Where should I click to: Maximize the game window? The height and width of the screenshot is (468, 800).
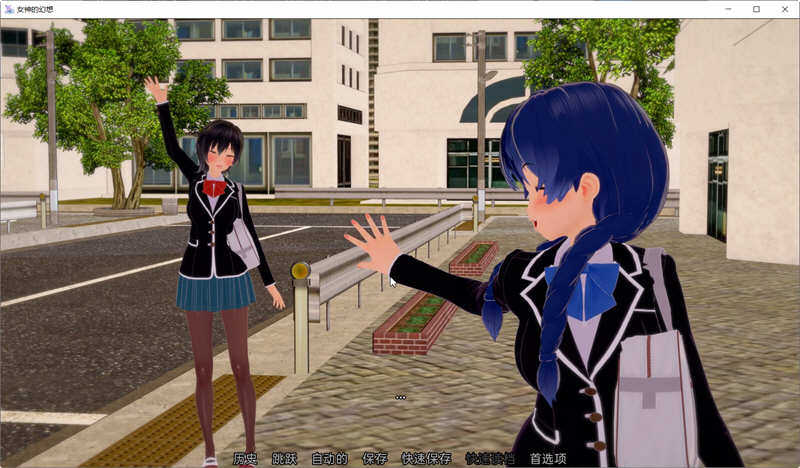coord(755,9)
